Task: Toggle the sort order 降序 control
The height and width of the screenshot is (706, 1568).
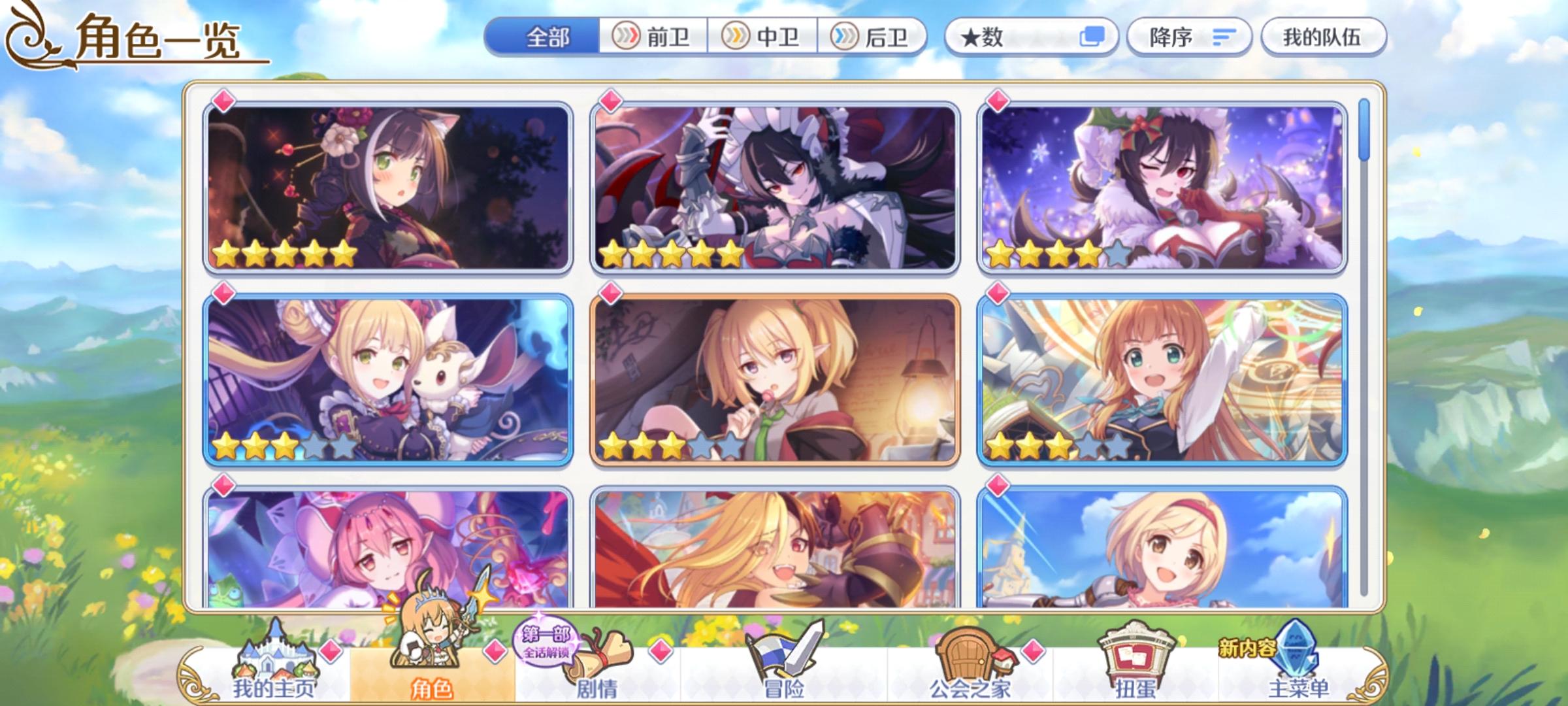Action: [1189, 37]
